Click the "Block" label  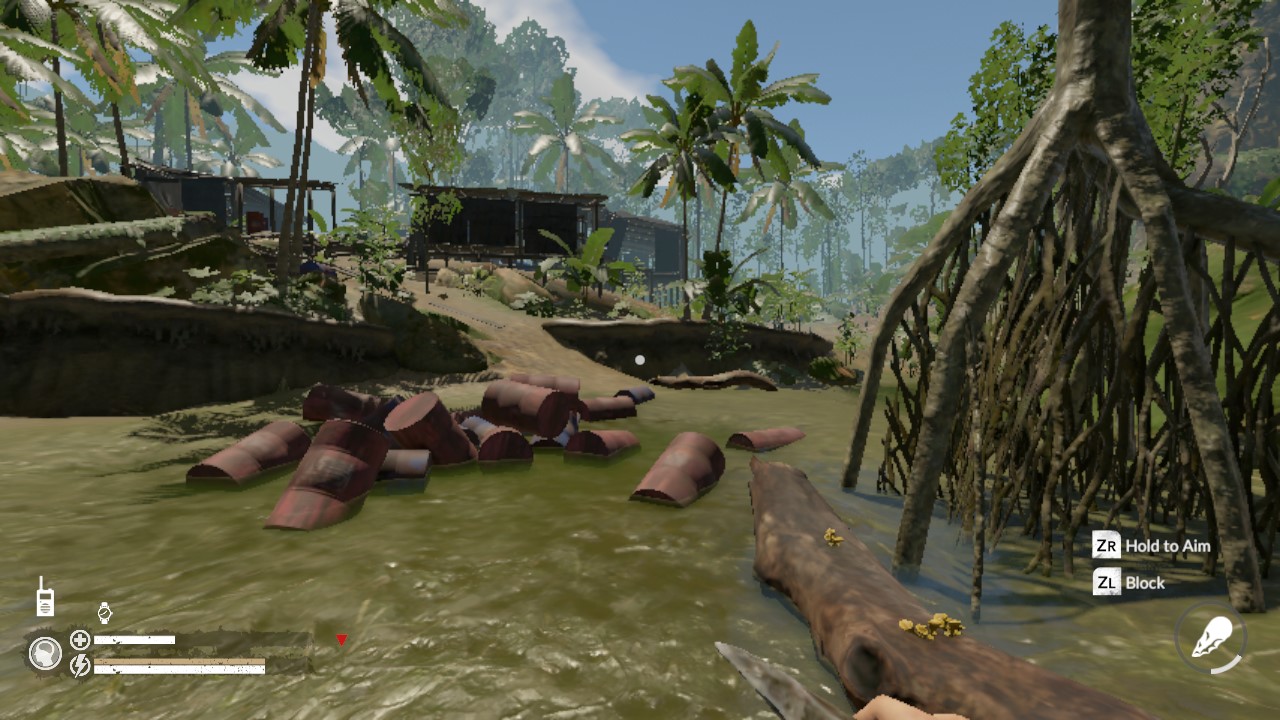(1145, 583)
